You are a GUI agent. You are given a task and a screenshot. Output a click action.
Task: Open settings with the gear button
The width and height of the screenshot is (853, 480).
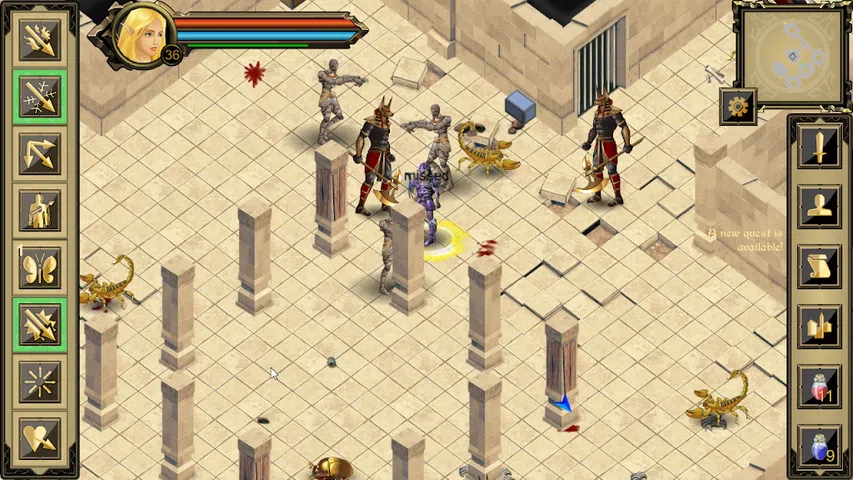coord(738,106)
